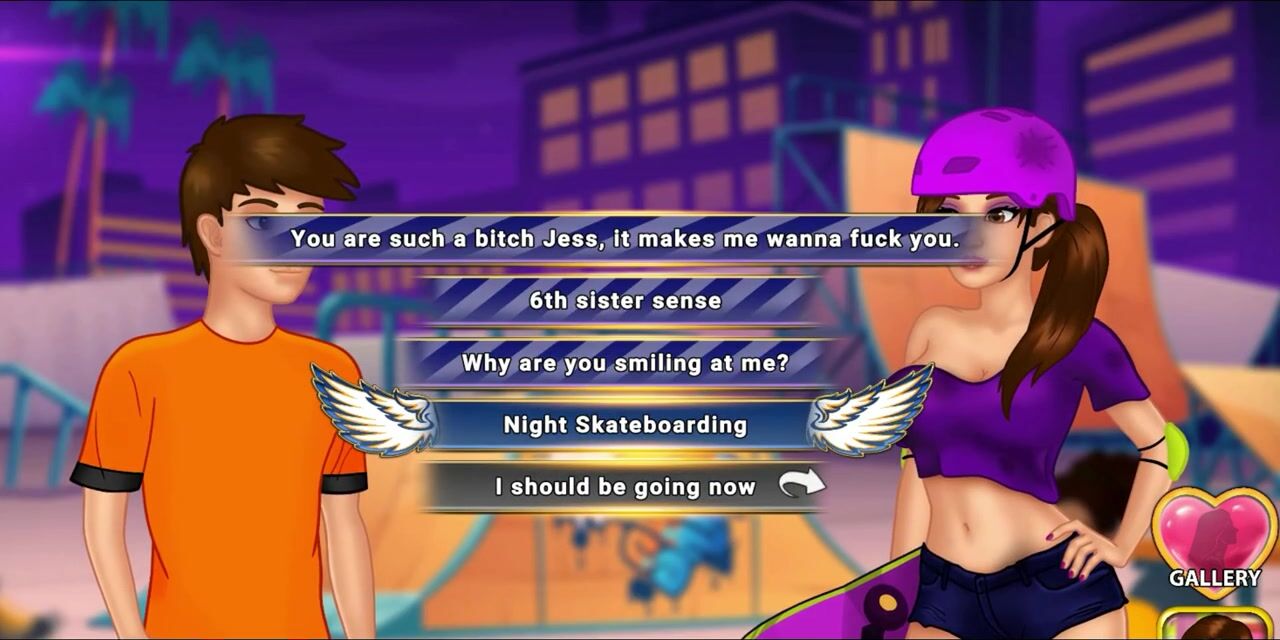This screenshot has height=640, width=1280.
Task: Select the top dialogue line addressing Jess
Action: 625,239
